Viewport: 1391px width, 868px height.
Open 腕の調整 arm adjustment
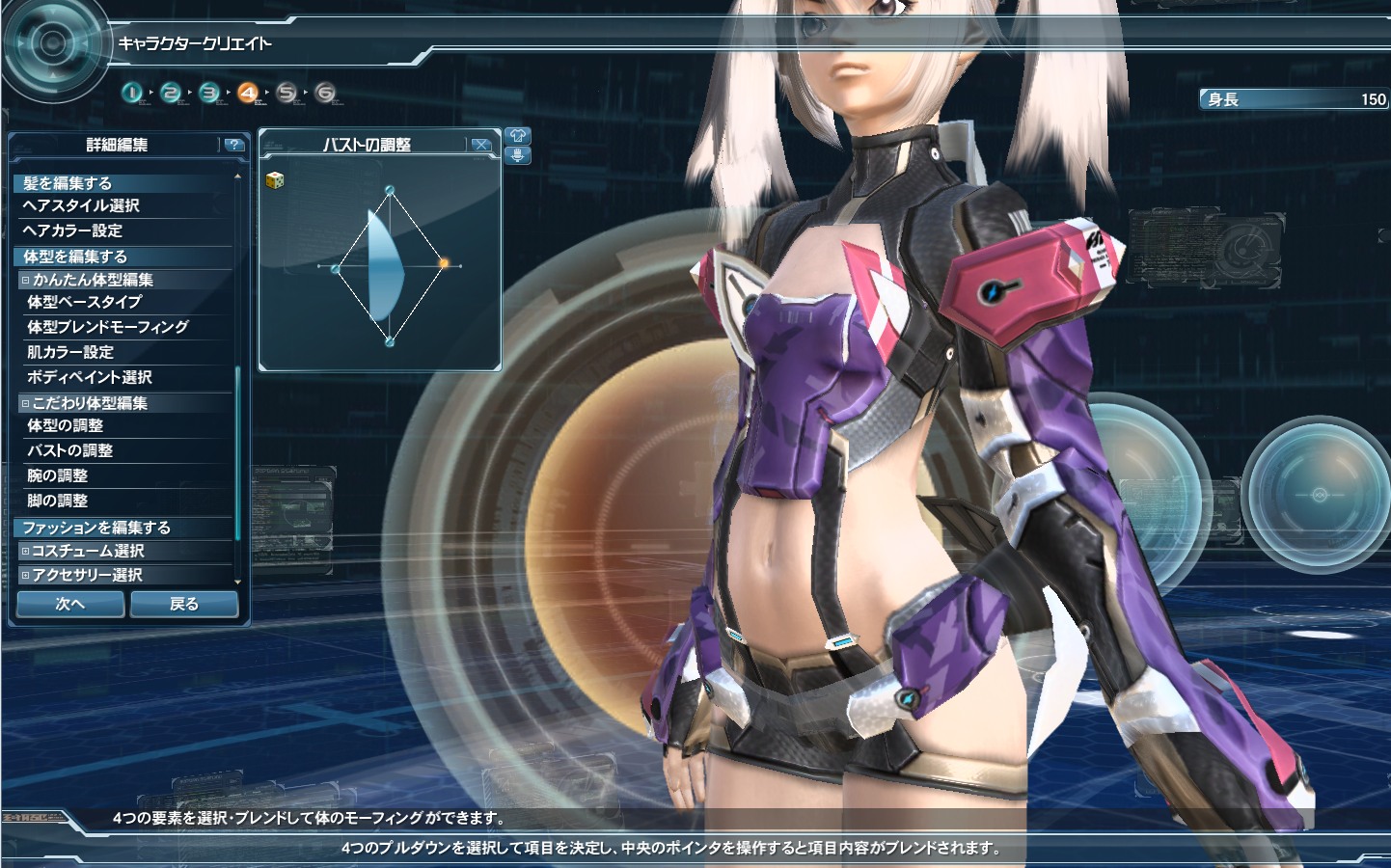click(57, 475)
